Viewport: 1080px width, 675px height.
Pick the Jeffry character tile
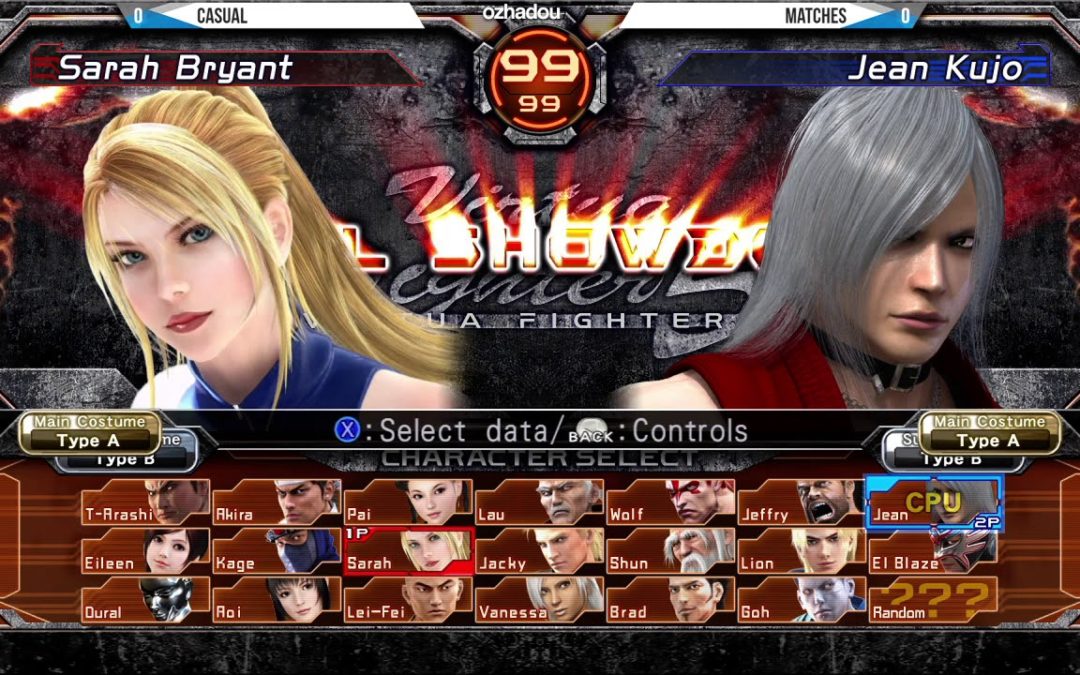pos(801,503)
